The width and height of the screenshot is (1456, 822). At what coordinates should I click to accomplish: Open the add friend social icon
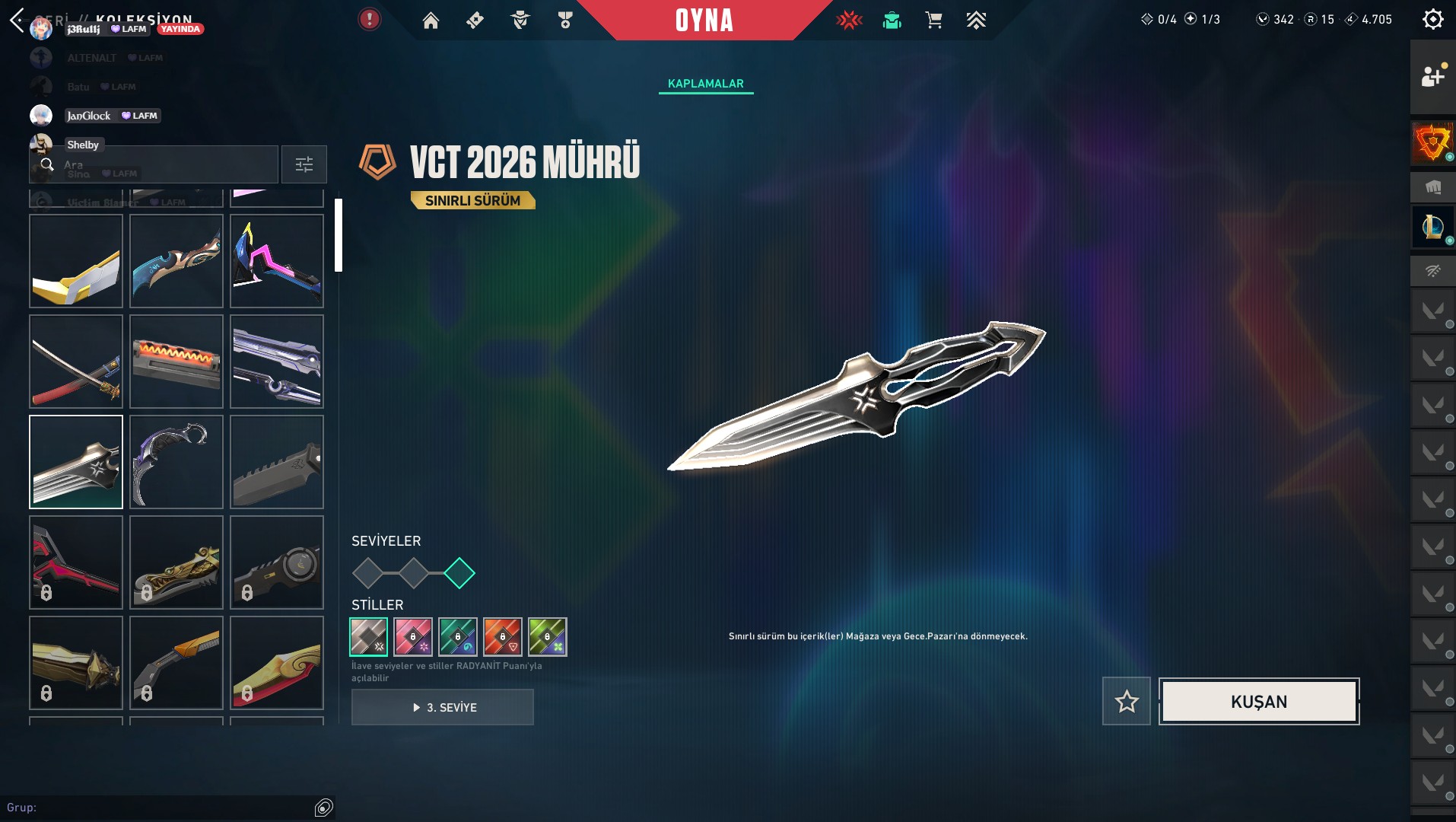(x=1432, y=76)
